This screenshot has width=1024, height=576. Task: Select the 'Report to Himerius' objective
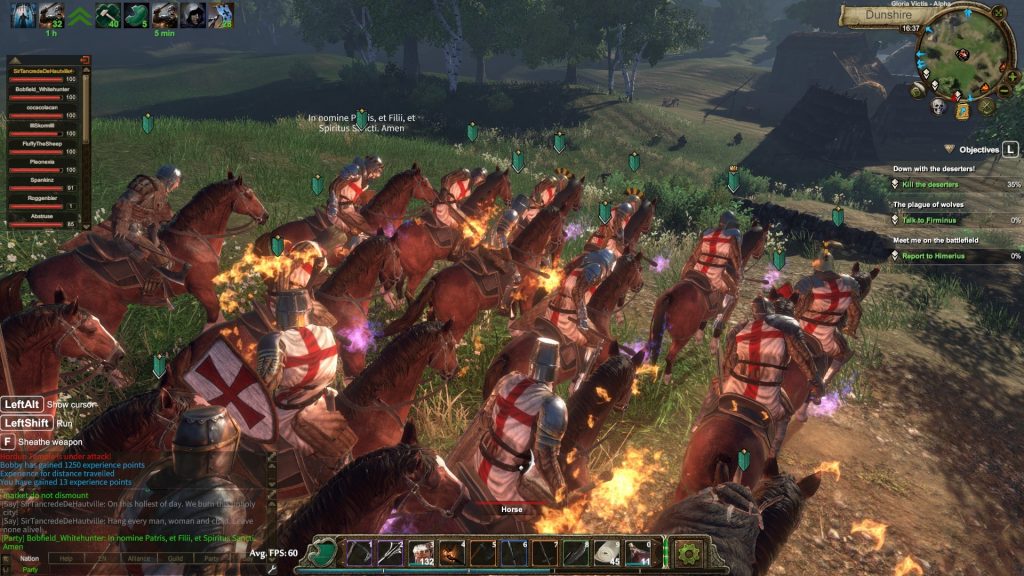click(x=932, y=256)
